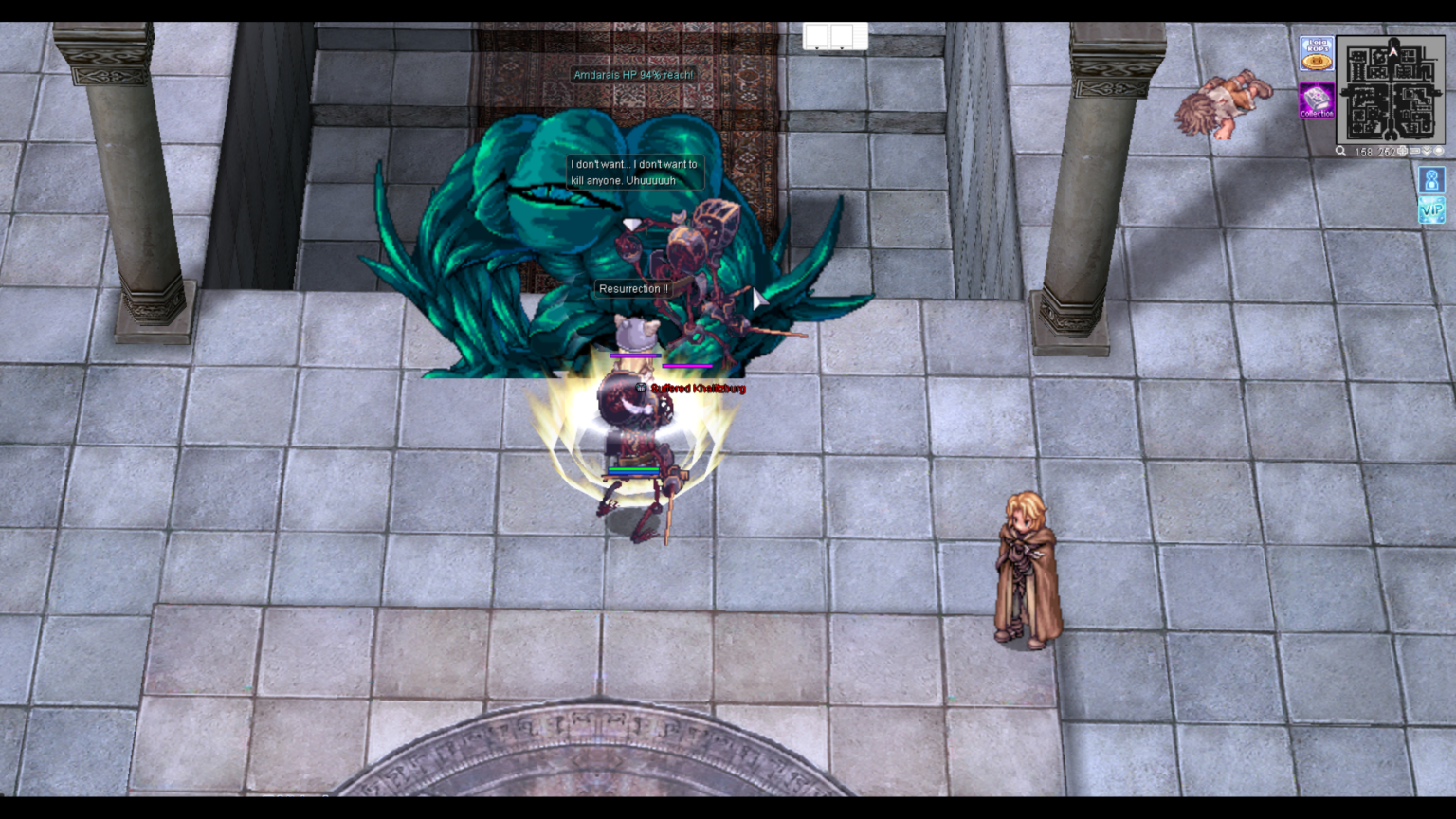This screenshot has width=1456, height=819.
Task: Click the double-chevron minimap button
Action: pyautogui.click(x=1427, y=151)
